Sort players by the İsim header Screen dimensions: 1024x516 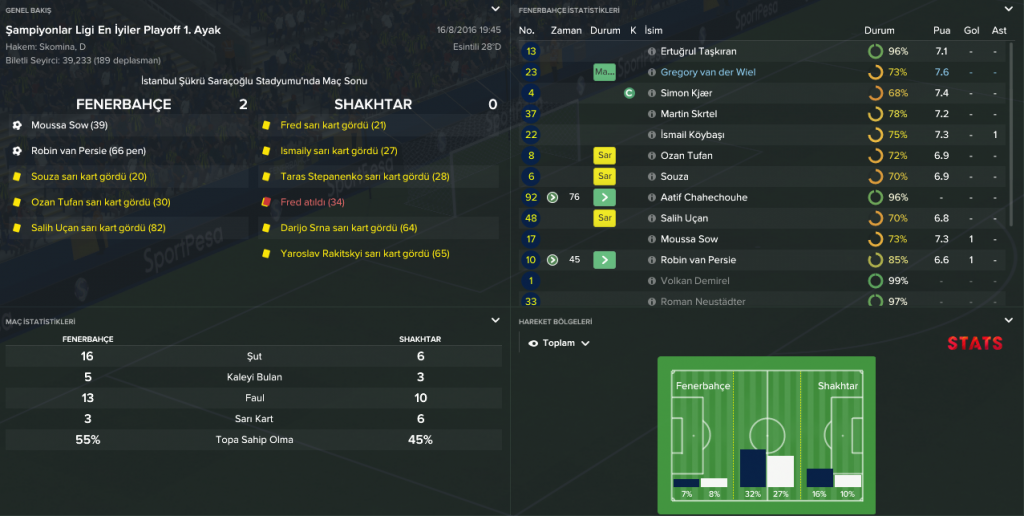[x=653, y=30]
